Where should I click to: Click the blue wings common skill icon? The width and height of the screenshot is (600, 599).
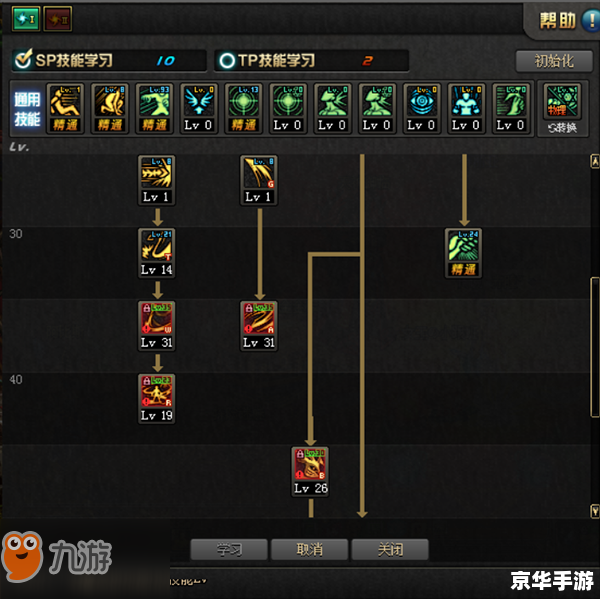pos(199,108)
